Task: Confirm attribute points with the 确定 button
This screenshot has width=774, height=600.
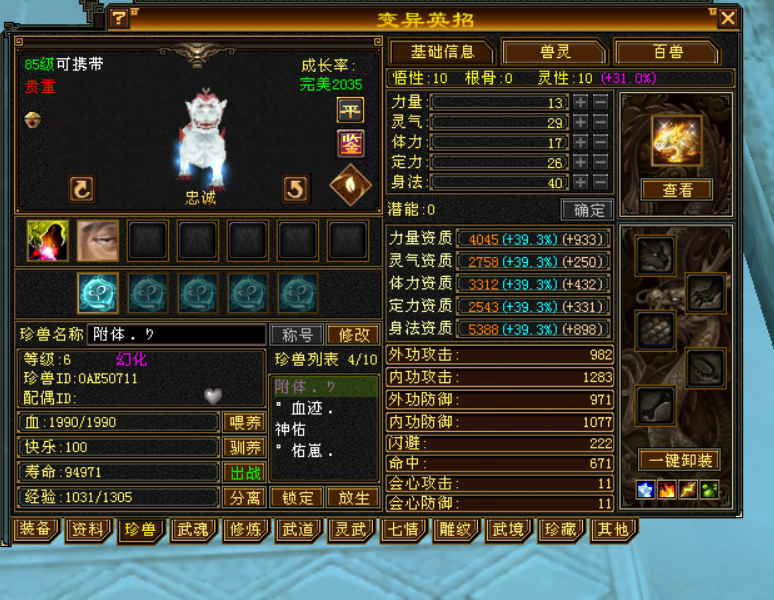Action: click(587, 210)
